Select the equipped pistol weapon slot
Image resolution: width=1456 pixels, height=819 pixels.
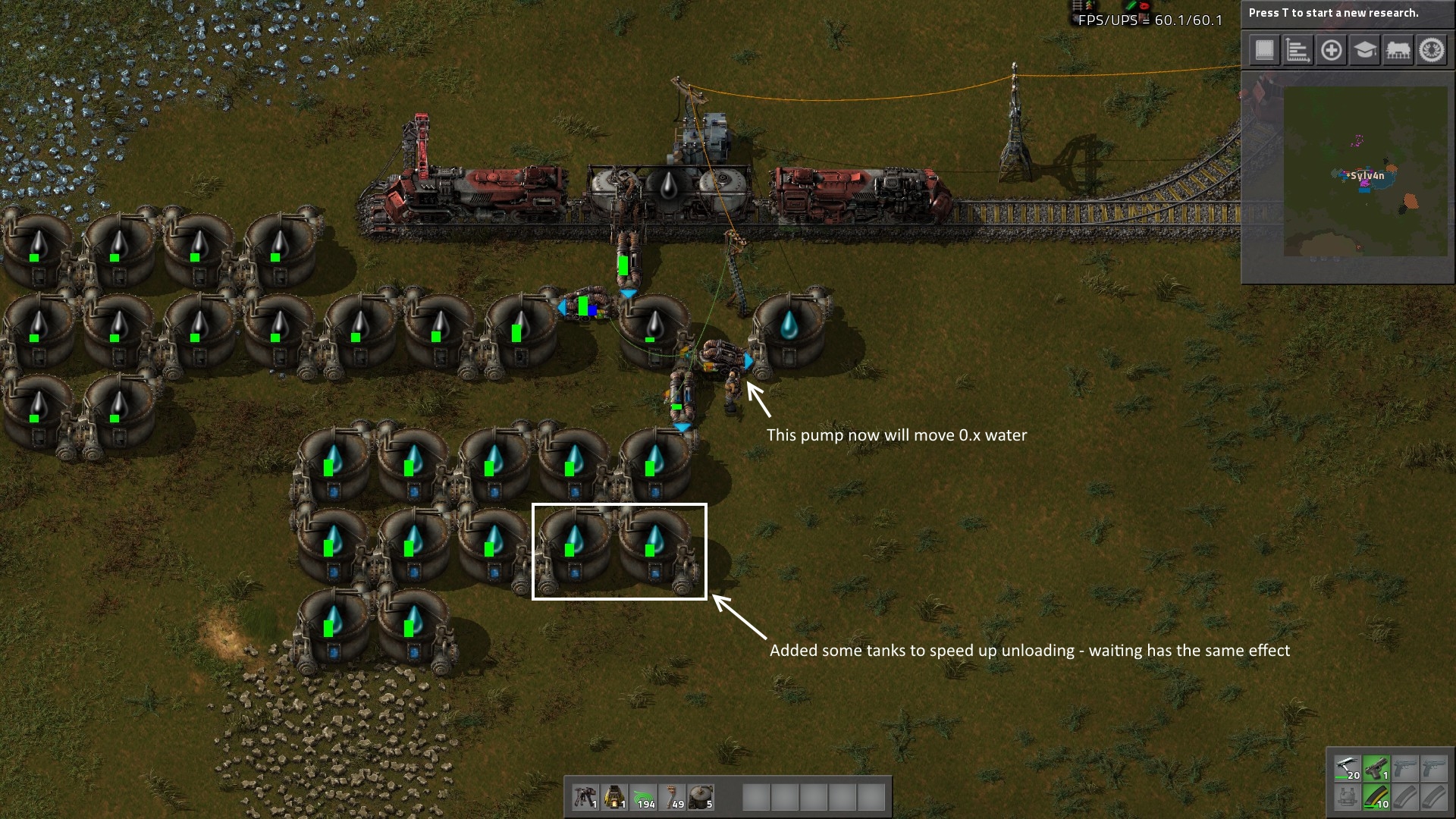tap(1376, 768)
